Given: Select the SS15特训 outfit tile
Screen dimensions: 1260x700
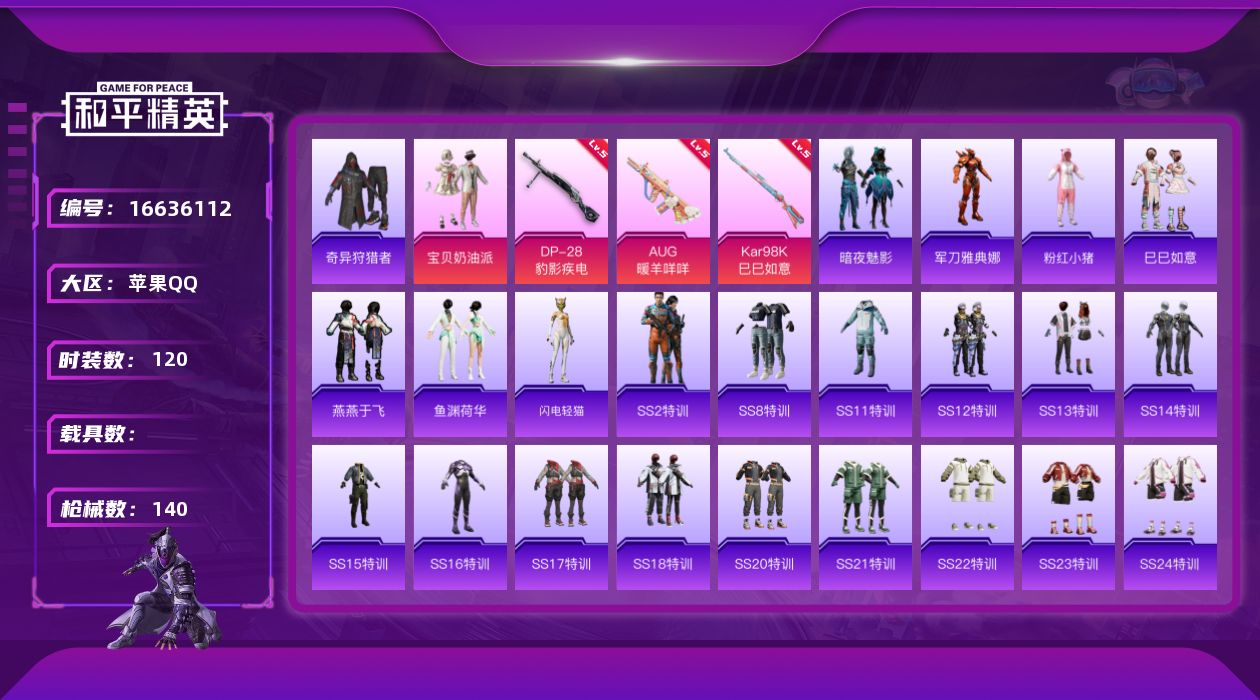Looking at the screenshot, I should click(x=358, y=517).
